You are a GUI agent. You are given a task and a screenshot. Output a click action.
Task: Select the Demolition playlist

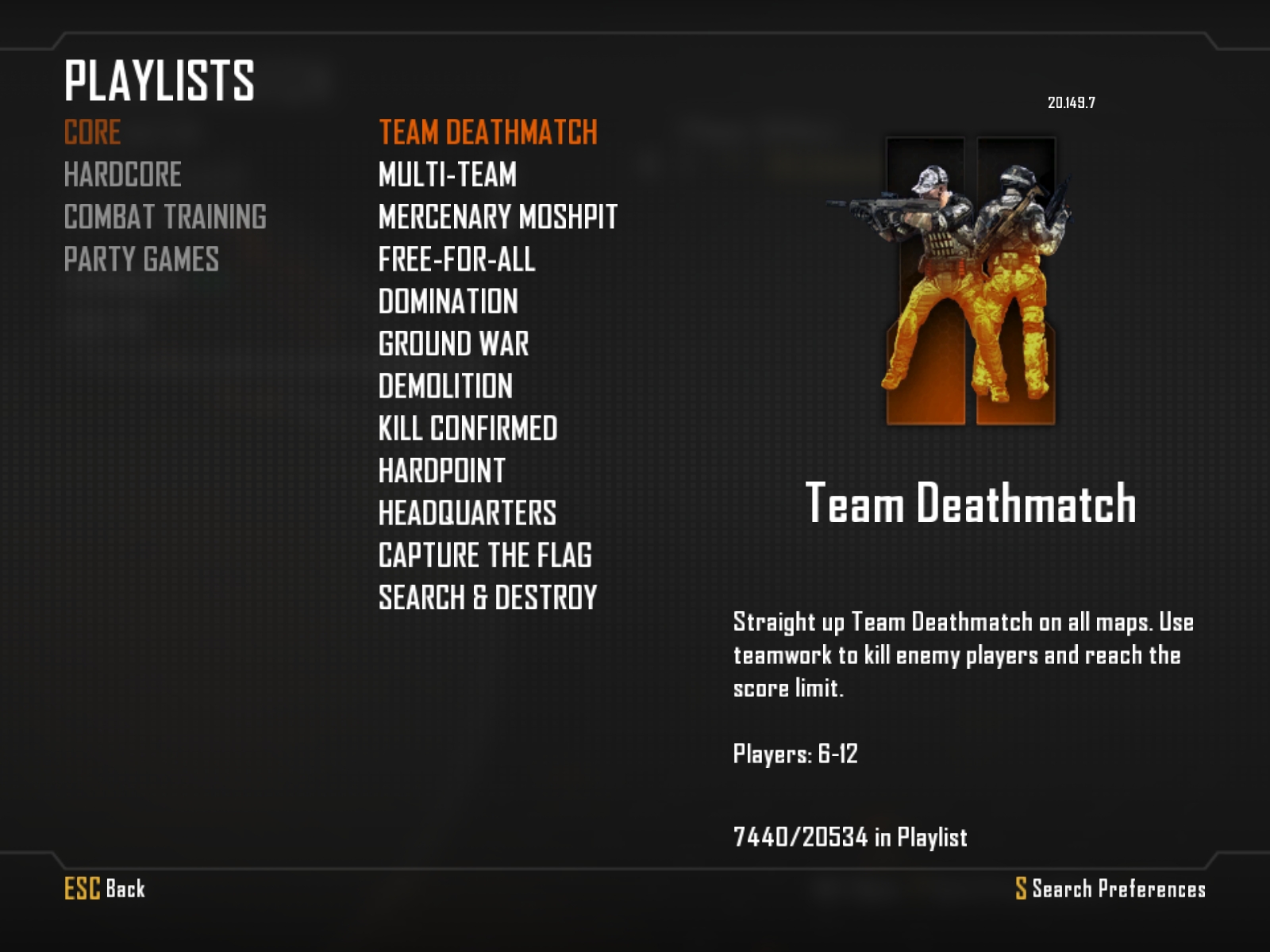coord(445,386)
